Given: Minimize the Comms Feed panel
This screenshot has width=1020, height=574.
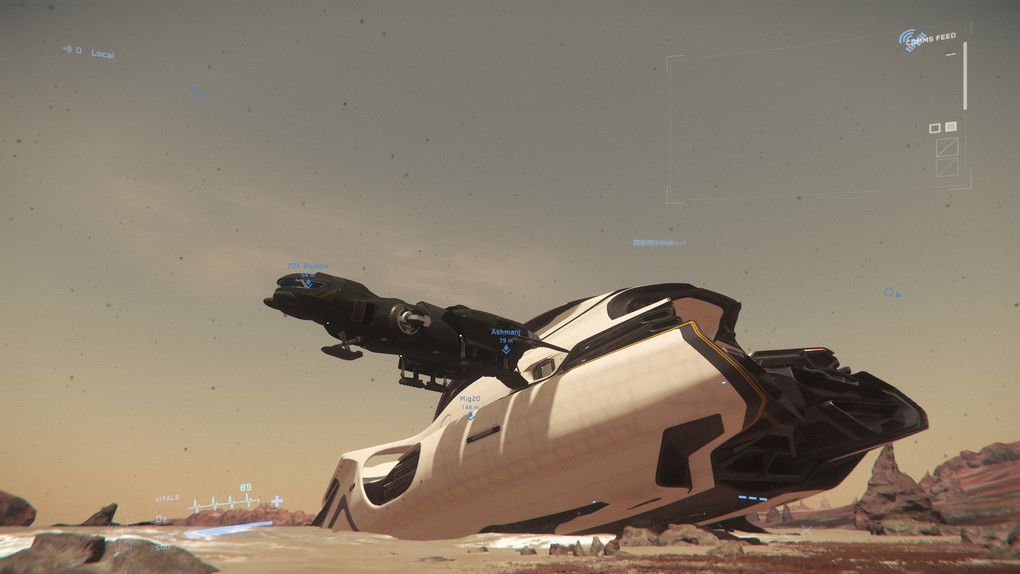Looking at the screenshot, I should point(950,54).
